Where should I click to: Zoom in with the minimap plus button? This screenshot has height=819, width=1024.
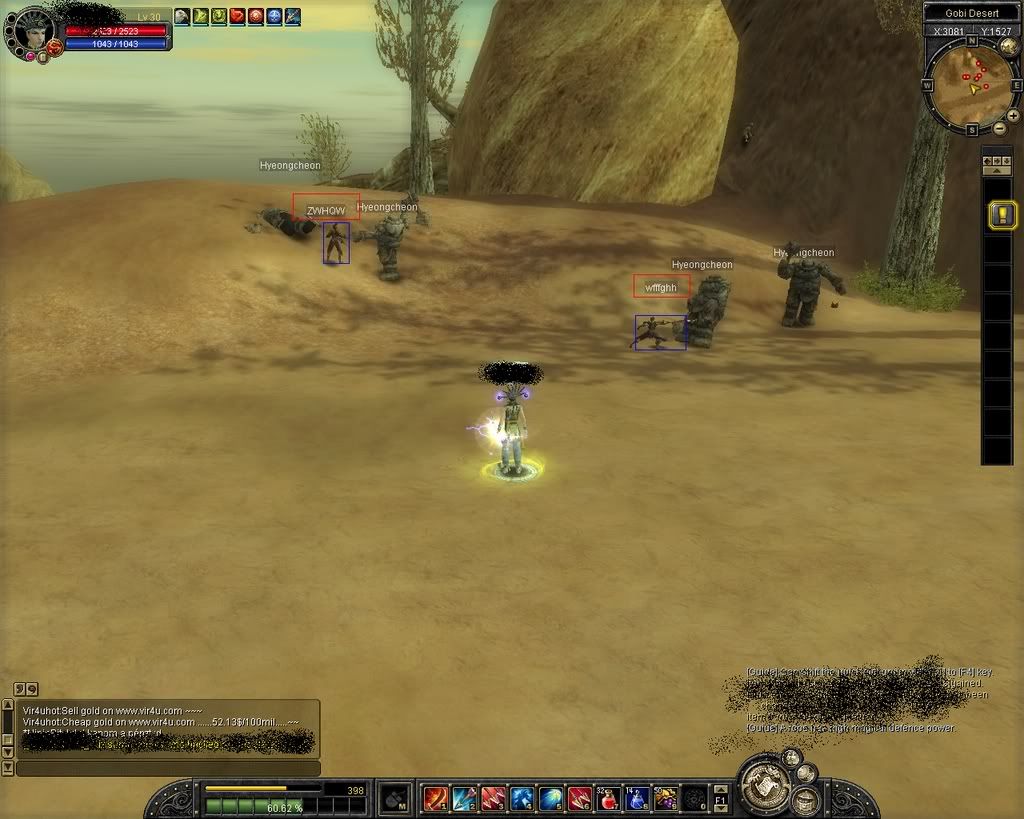(x=1013, y=116)
